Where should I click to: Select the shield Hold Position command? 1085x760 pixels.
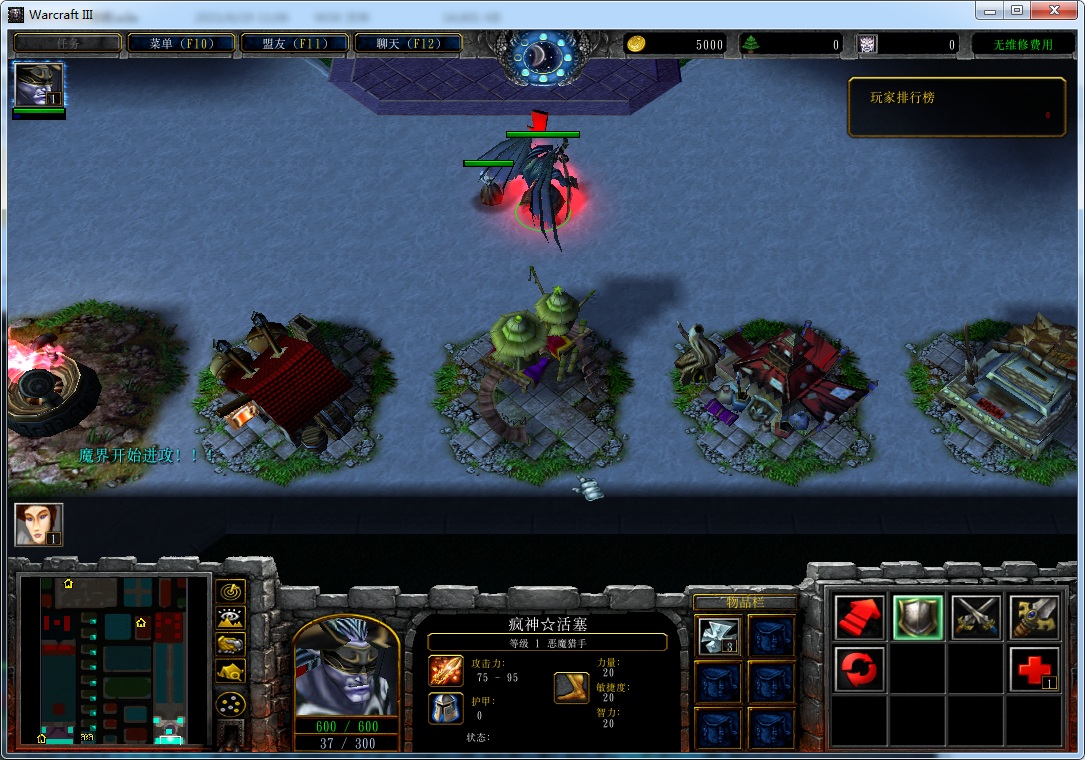coord(917,617)
